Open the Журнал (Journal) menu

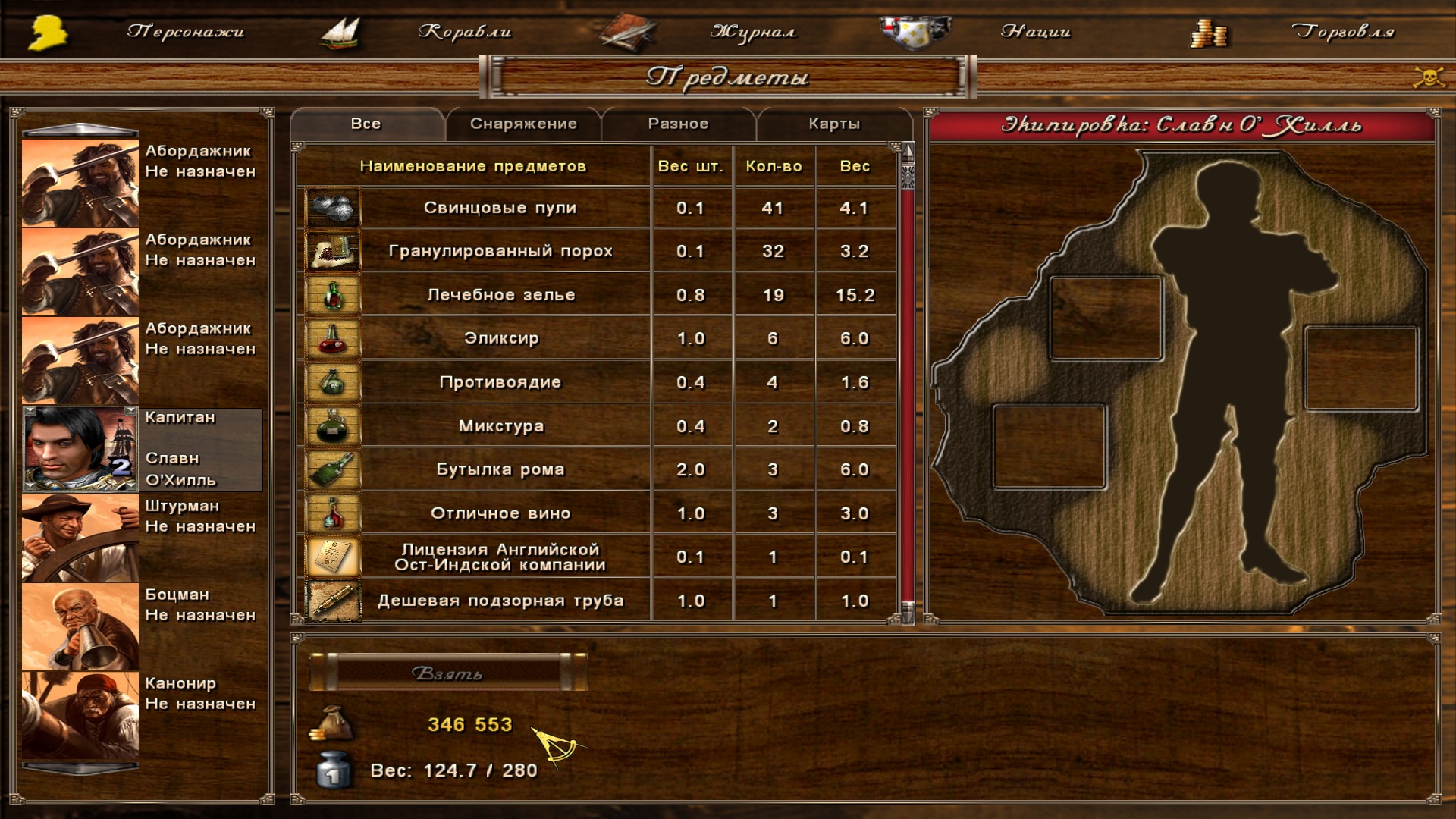(x=752, y=32)
